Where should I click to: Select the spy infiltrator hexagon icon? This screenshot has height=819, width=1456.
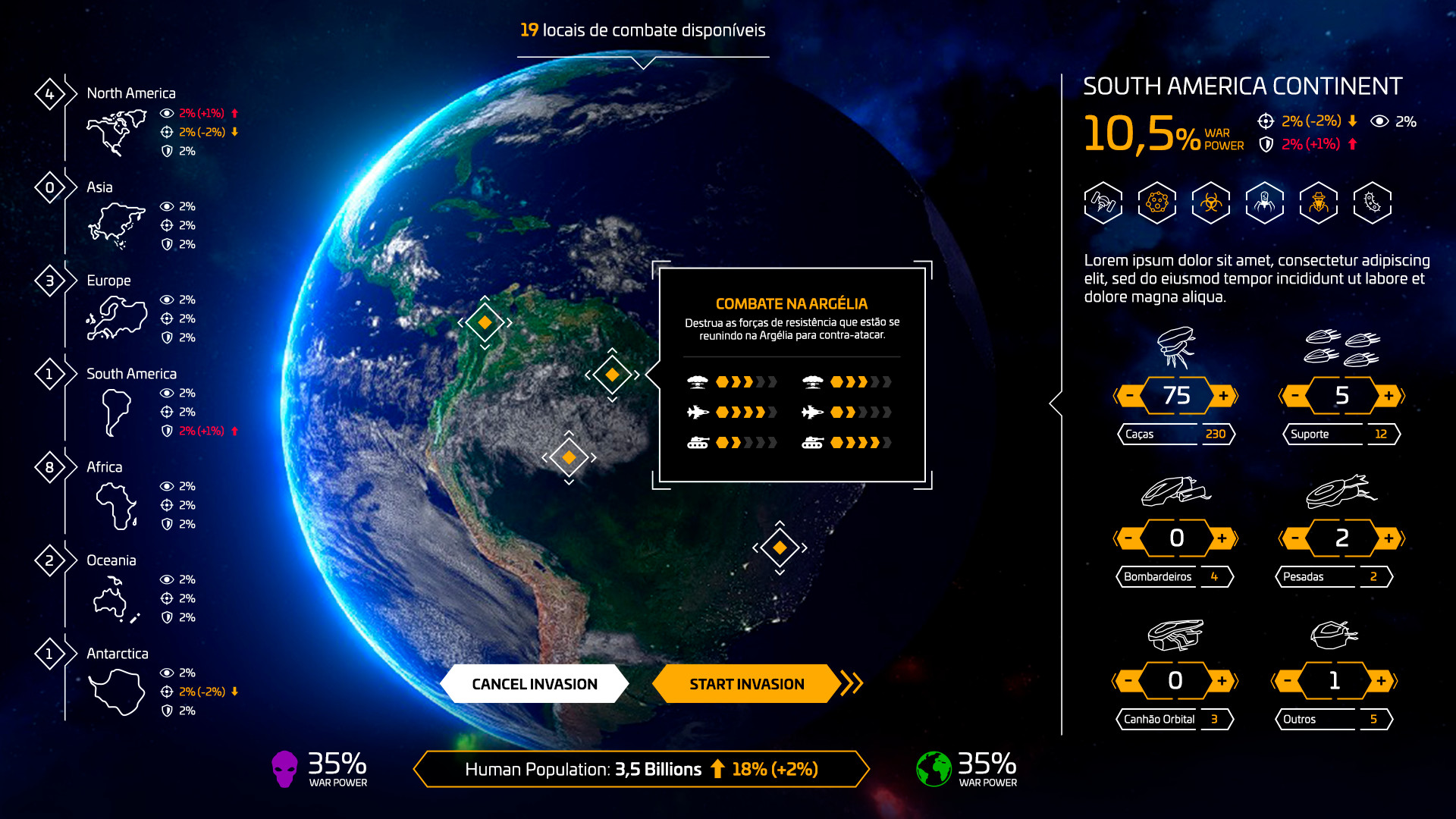click(x=1318, y=202)
